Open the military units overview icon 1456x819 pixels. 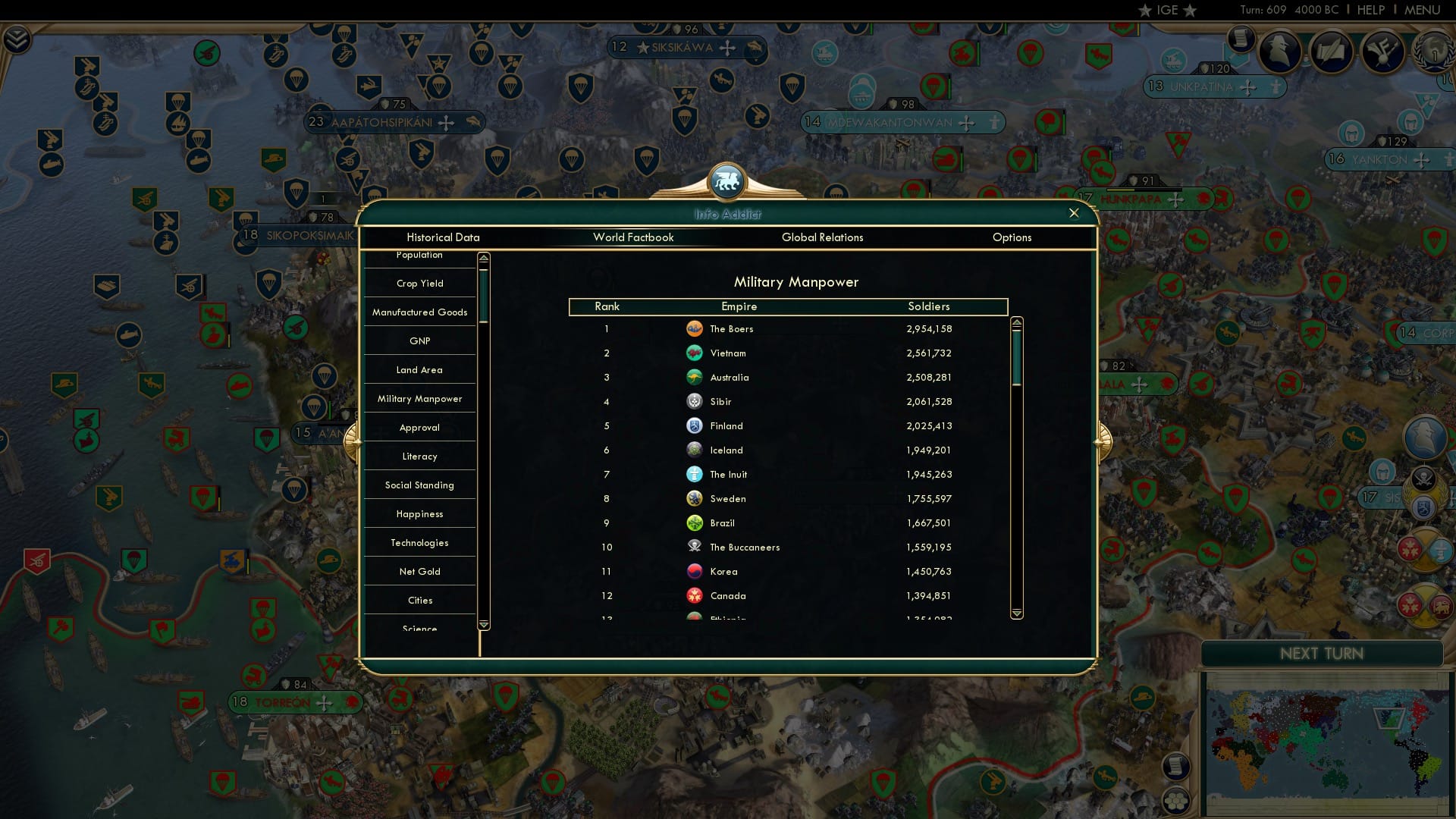pos(1382,53)
